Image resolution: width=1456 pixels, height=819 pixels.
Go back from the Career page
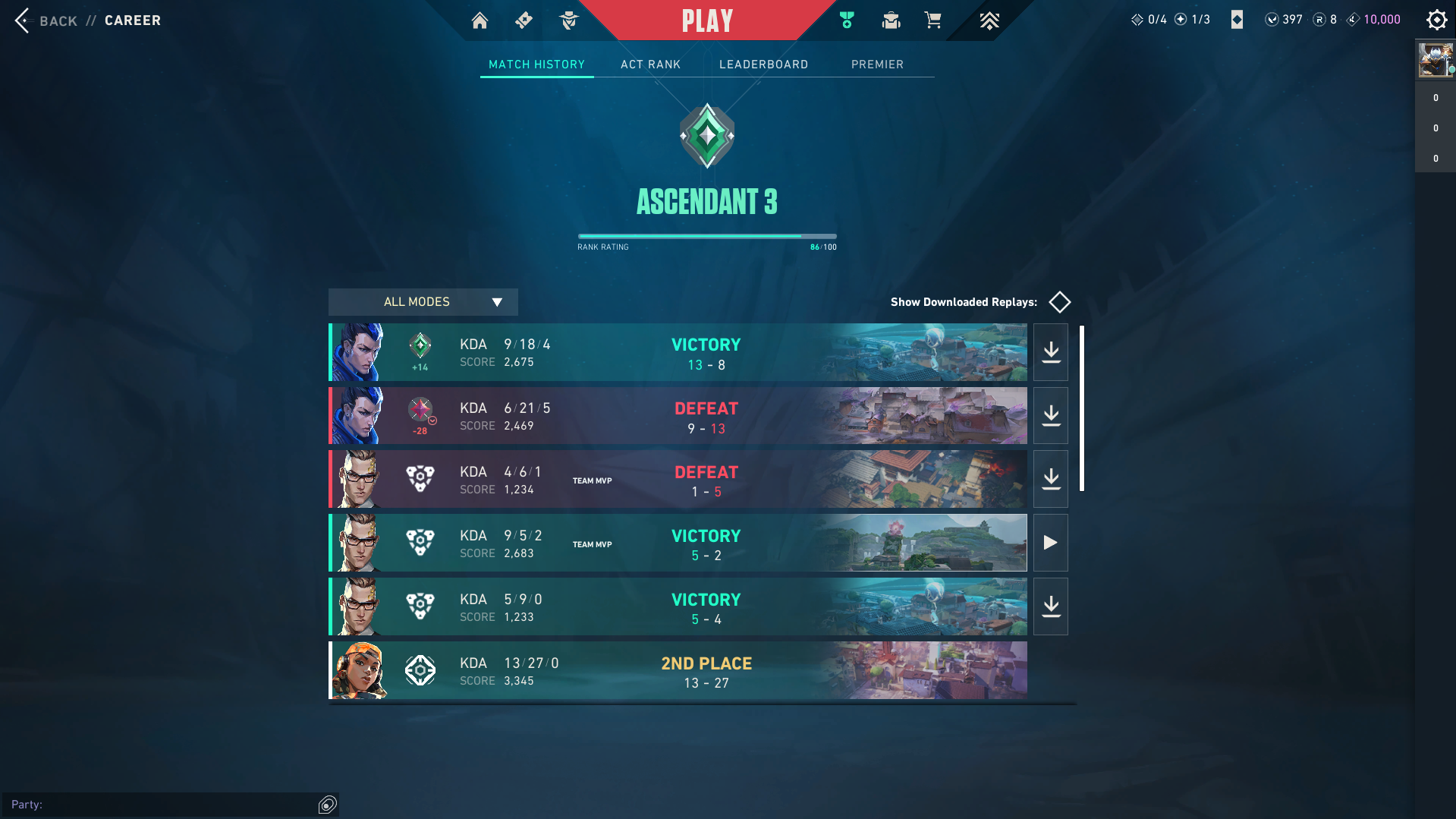click(x=46, y=20)
